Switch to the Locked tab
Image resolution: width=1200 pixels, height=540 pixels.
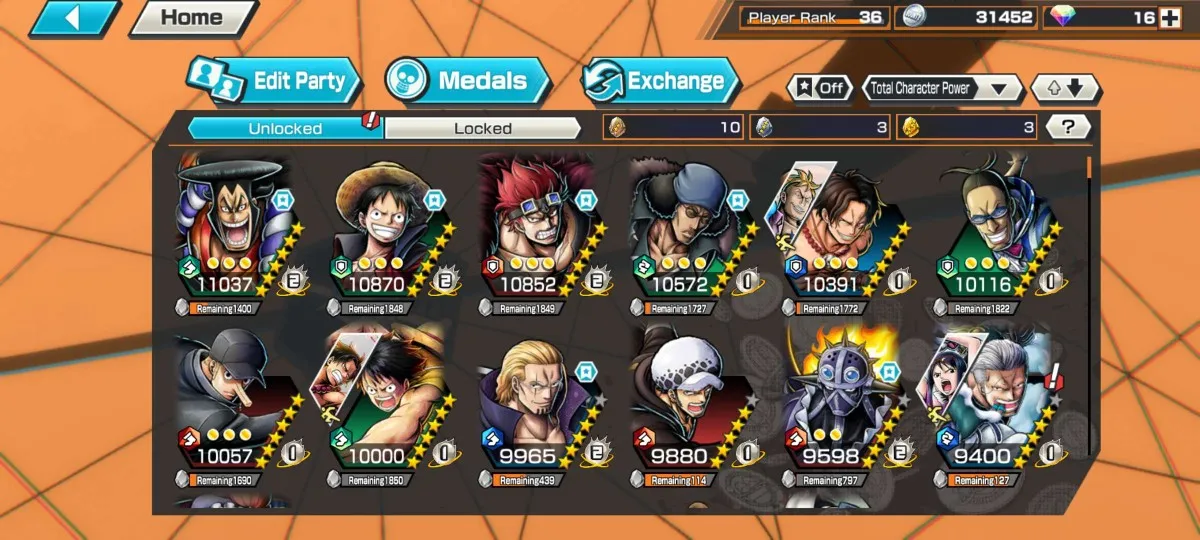(x=482, y=128)
